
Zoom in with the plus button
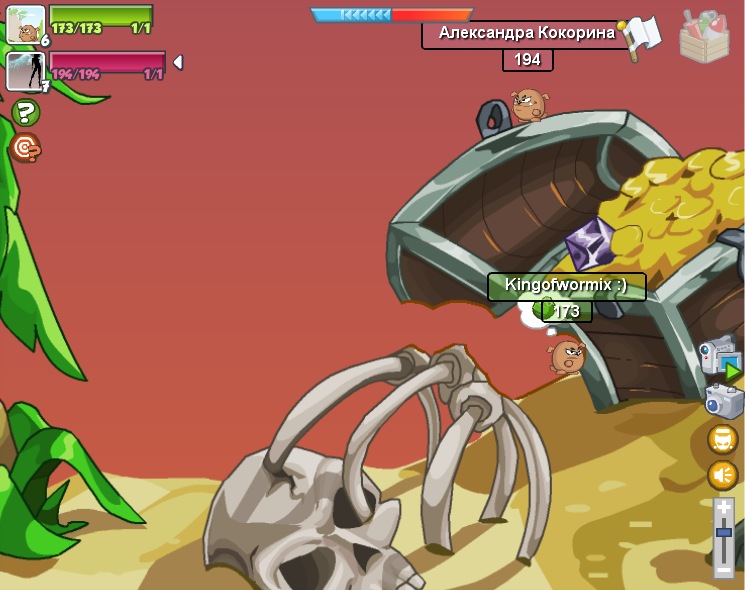point(724,509)
